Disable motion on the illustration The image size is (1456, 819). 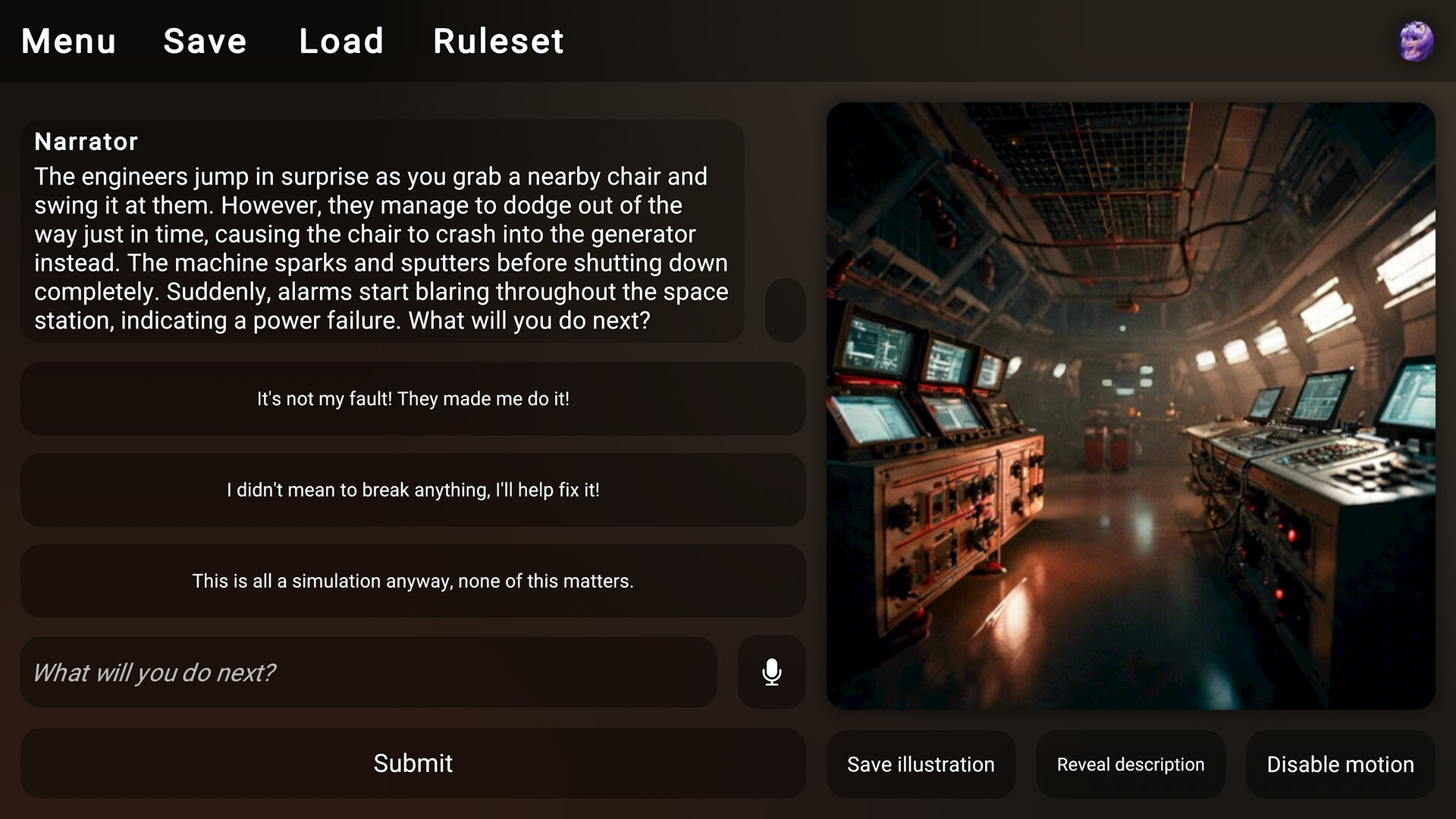[1338, 764]
